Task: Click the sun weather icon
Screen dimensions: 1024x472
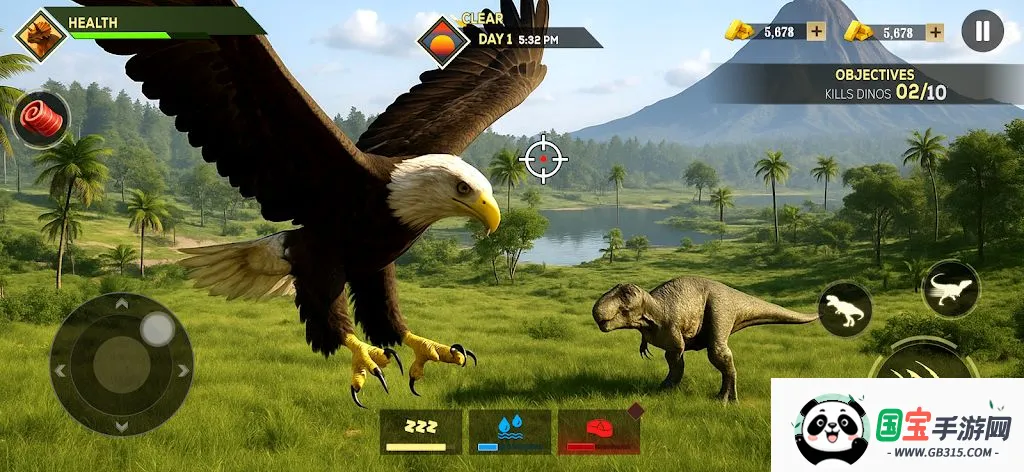Action: (443, 41)
